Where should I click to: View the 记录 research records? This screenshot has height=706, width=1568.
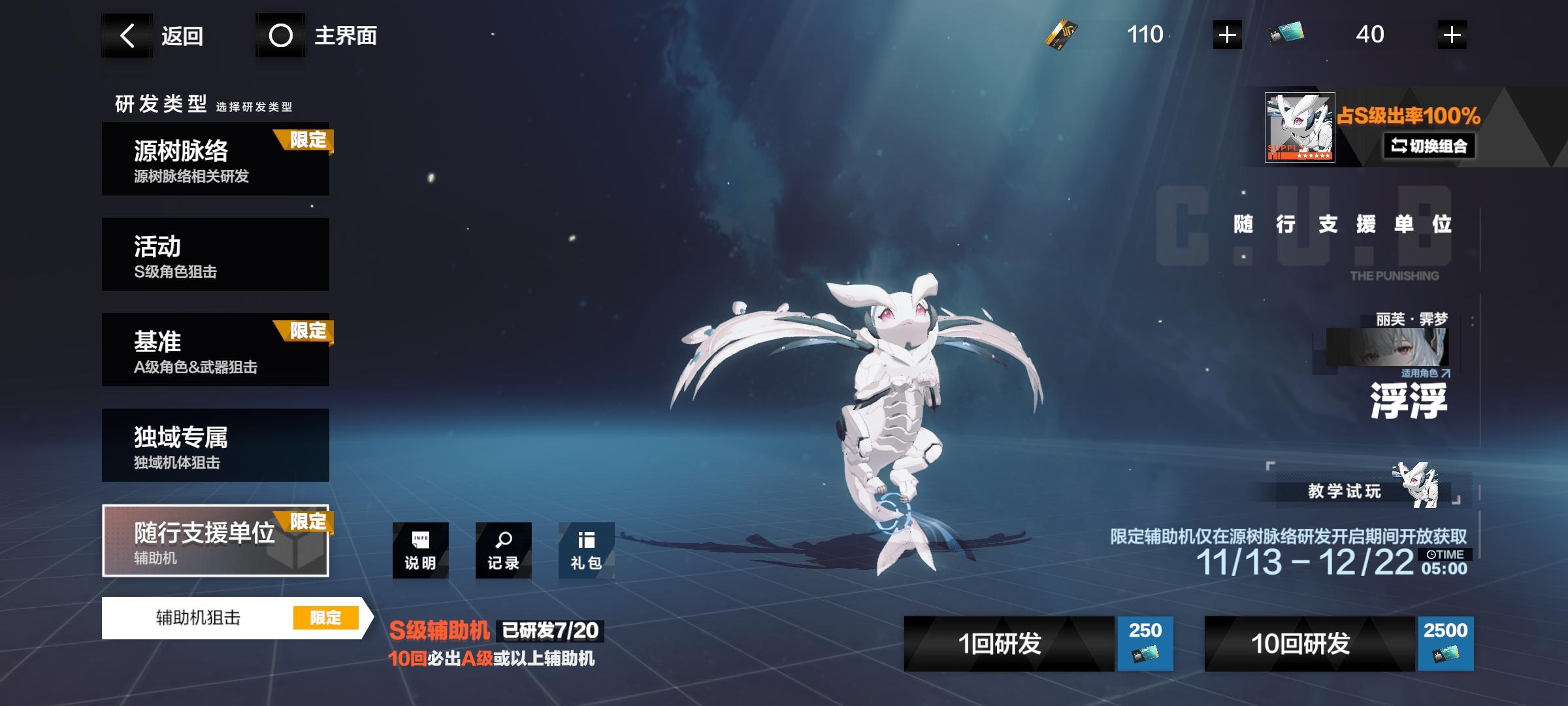(x=503, y=550)
